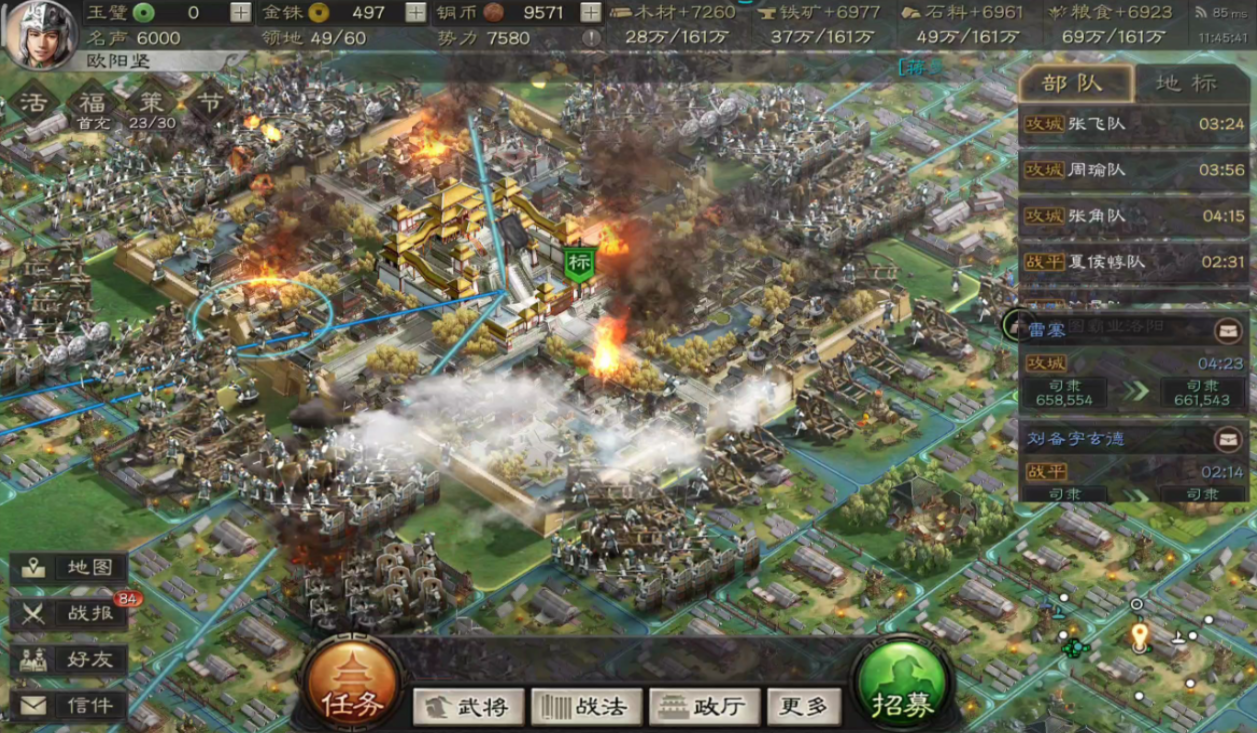
Task: Click the plus button beside 金铢
Action: tap(416, 13)
